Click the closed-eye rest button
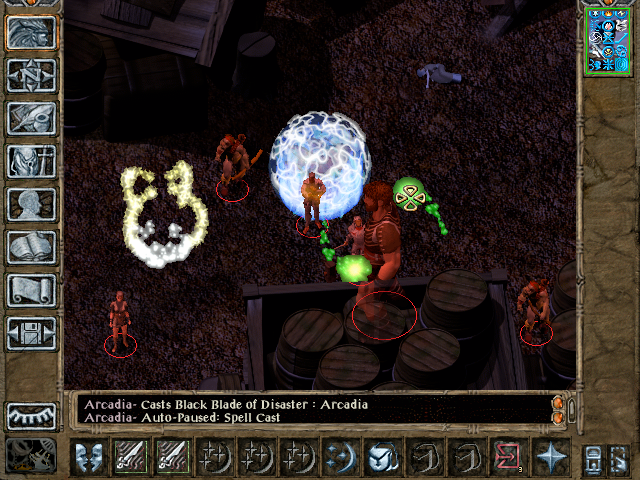Screen dimensions: 640x480 click(x=32, y=416)
